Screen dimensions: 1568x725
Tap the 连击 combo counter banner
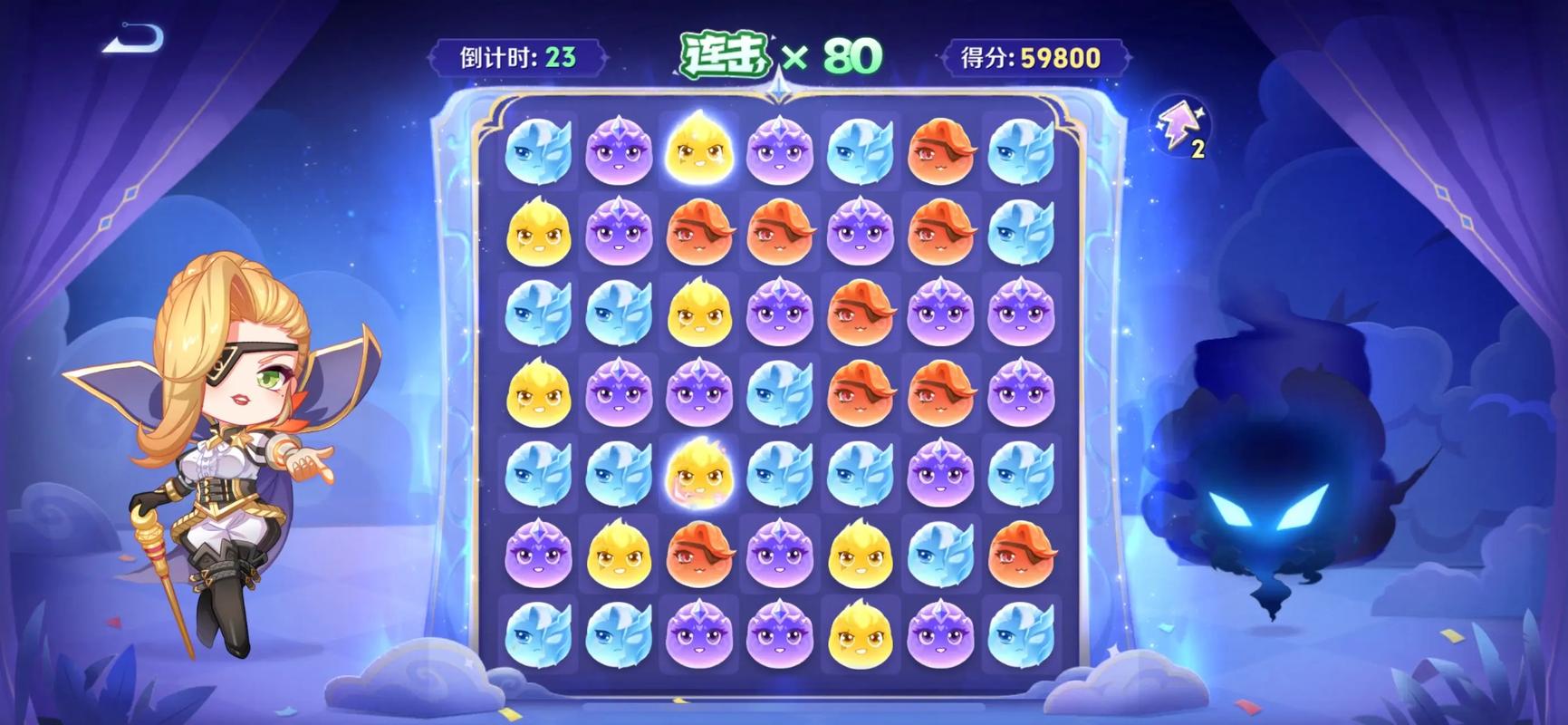(725, 53)
